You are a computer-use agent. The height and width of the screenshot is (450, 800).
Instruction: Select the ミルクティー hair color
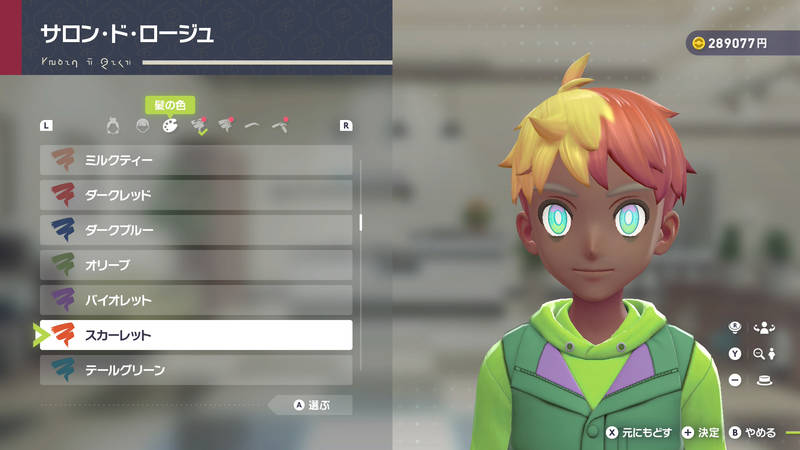[196, 160]
